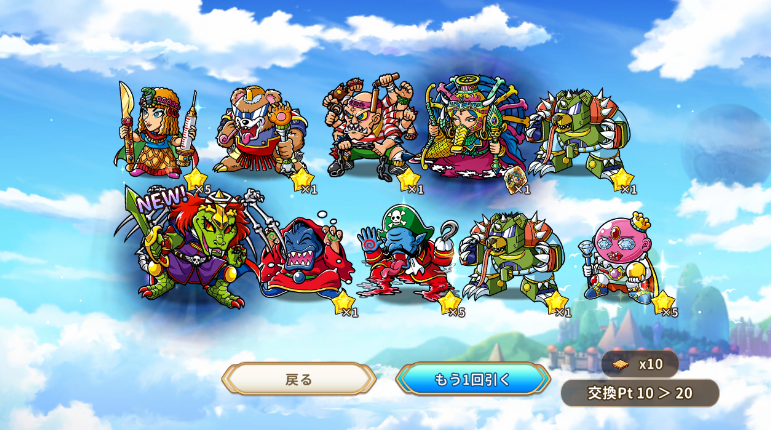Draw again with もう1回引く button

473,379
